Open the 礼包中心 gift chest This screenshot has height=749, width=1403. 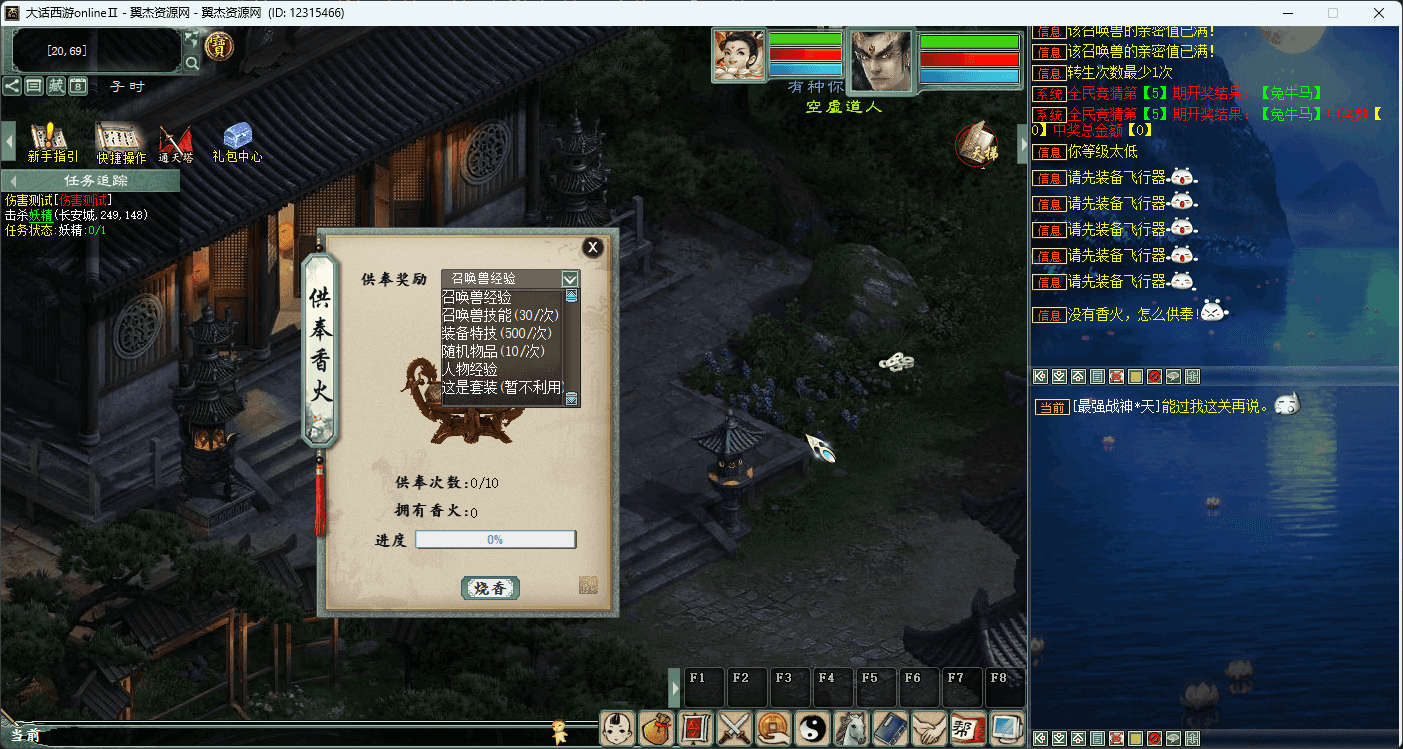237,143
